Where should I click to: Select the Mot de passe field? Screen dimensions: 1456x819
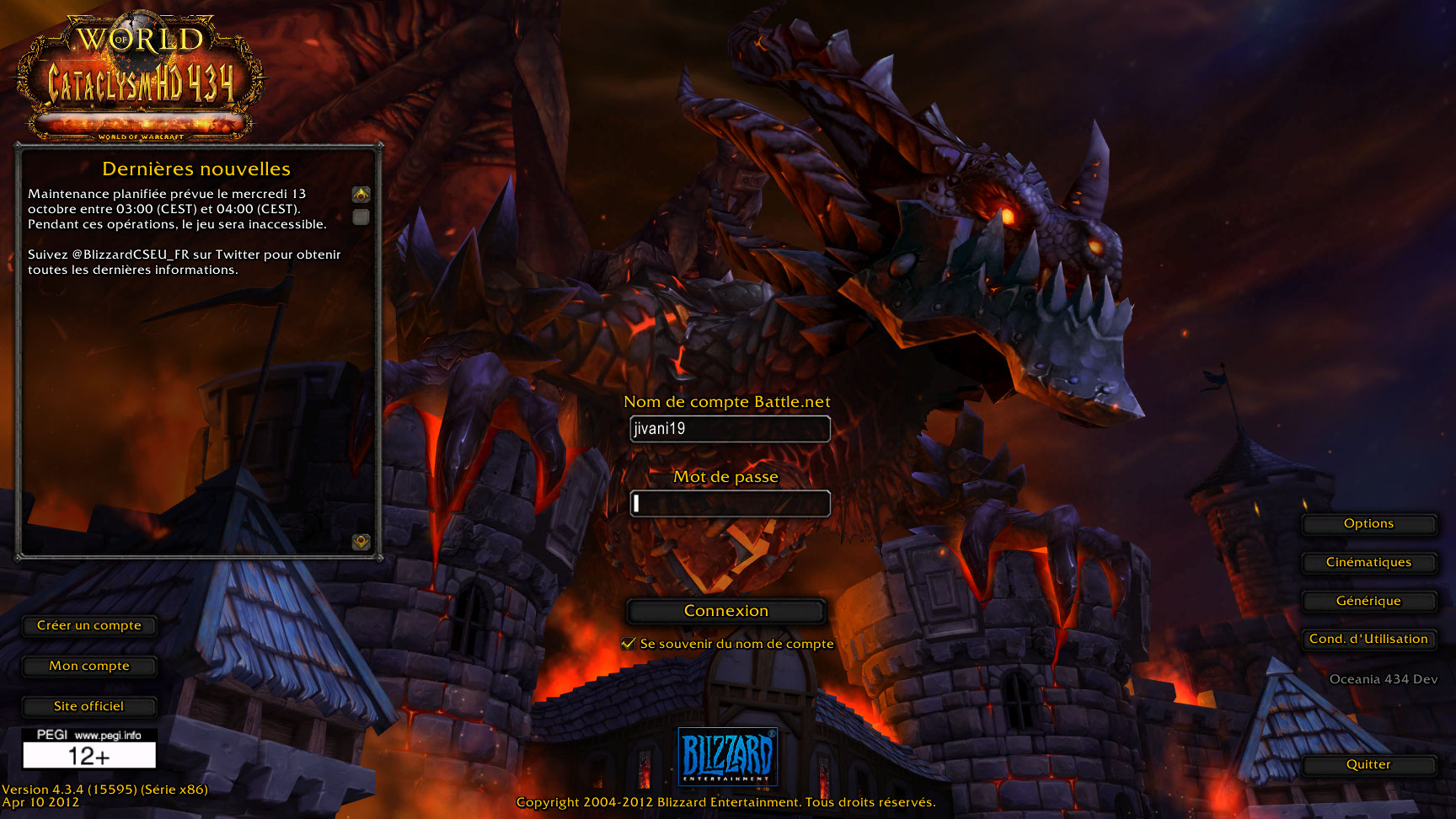tap(730, 504)
